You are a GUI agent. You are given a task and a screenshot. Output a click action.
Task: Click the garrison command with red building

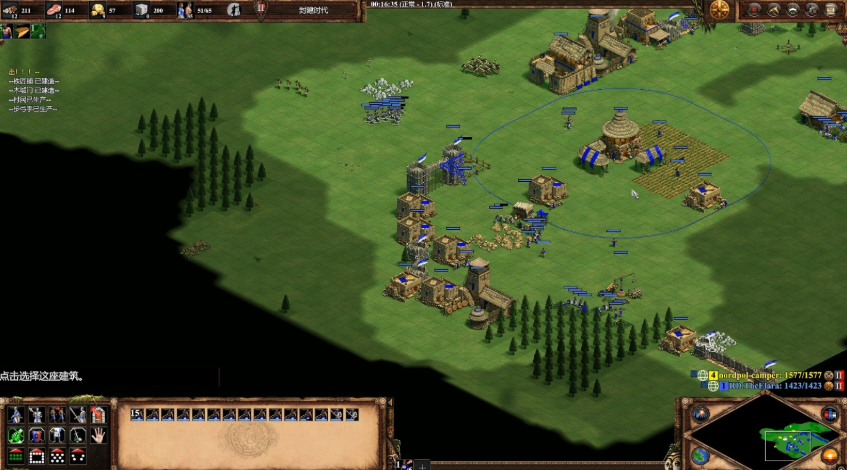[98, 414]
